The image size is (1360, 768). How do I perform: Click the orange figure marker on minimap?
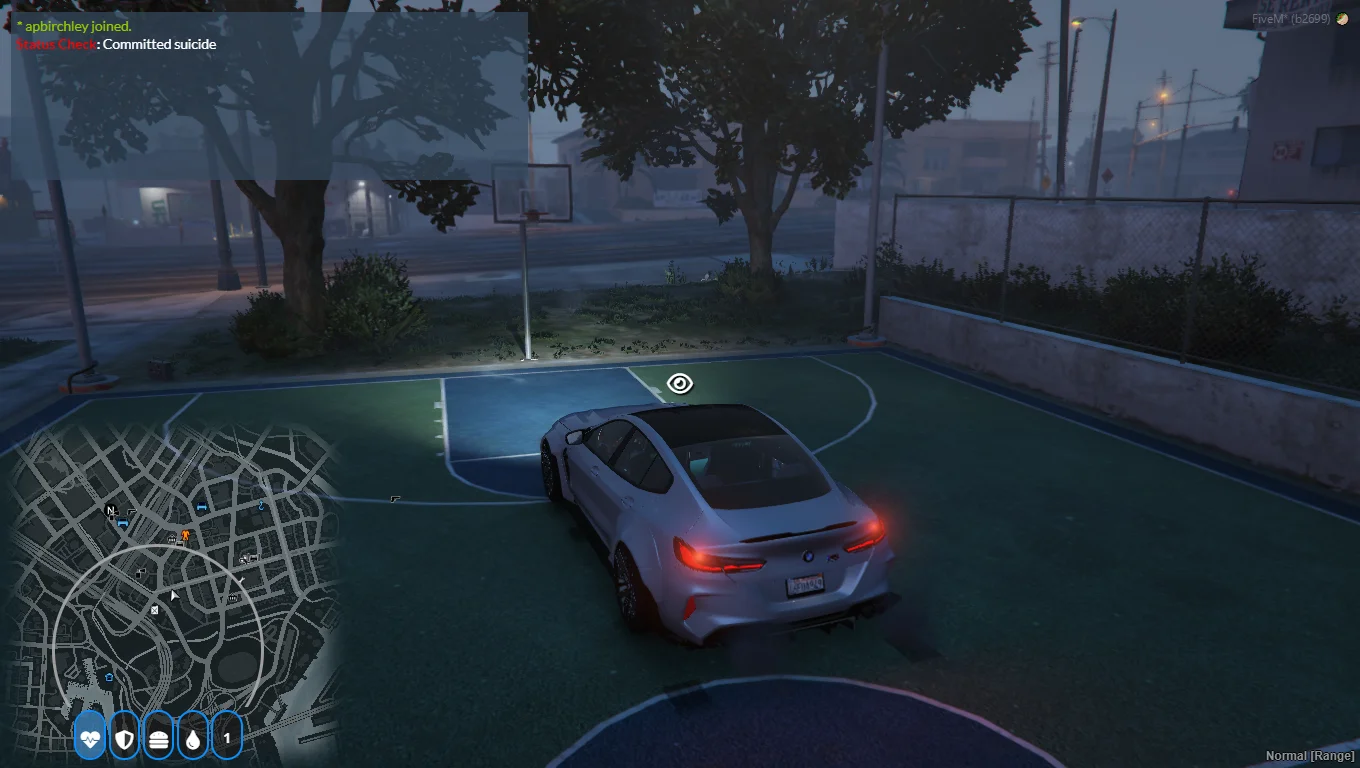click(x=185, y=535)
